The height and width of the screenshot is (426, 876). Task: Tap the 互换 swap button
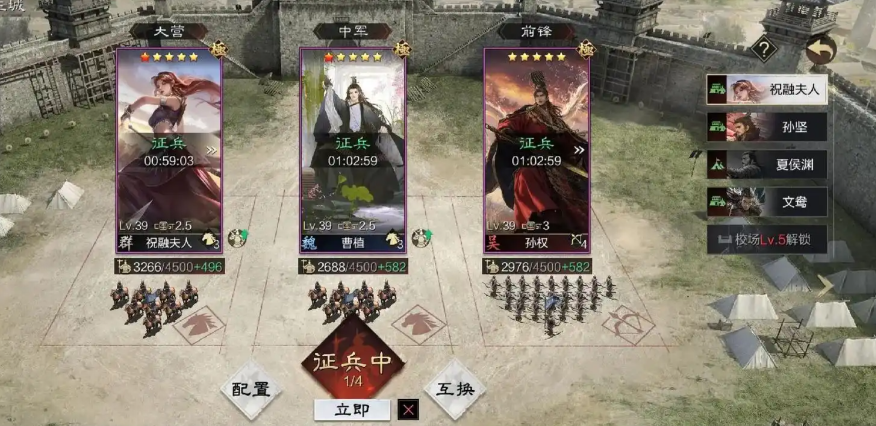coord(454,389)
